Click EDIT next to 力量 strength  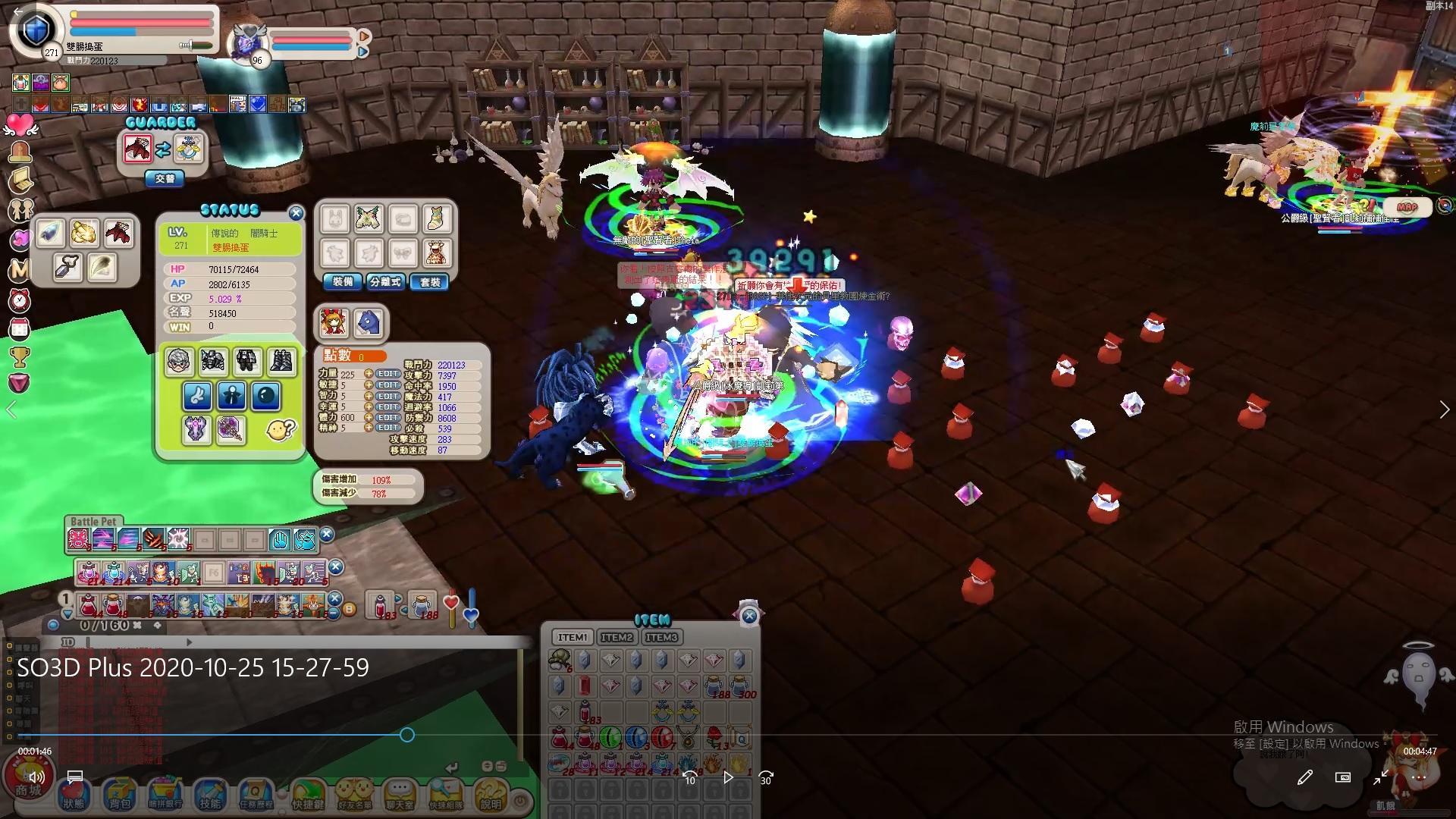[x=388, y=374]
